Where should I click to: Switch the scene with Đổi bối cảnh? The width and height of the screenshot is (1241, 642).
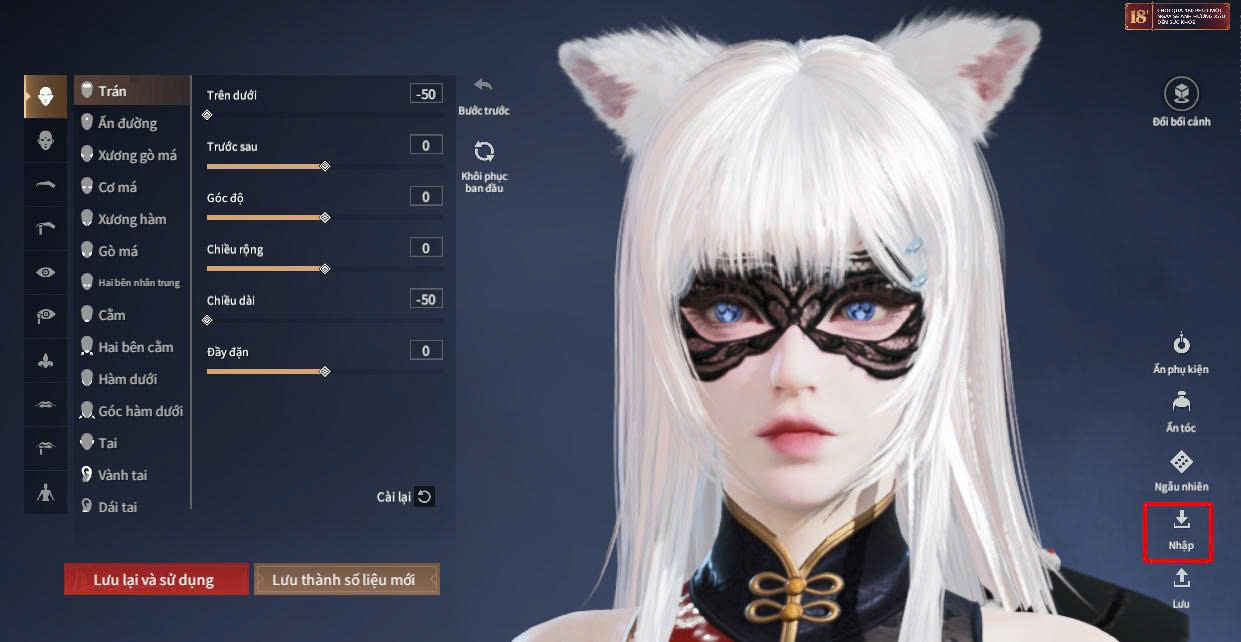coord(1181,103)
